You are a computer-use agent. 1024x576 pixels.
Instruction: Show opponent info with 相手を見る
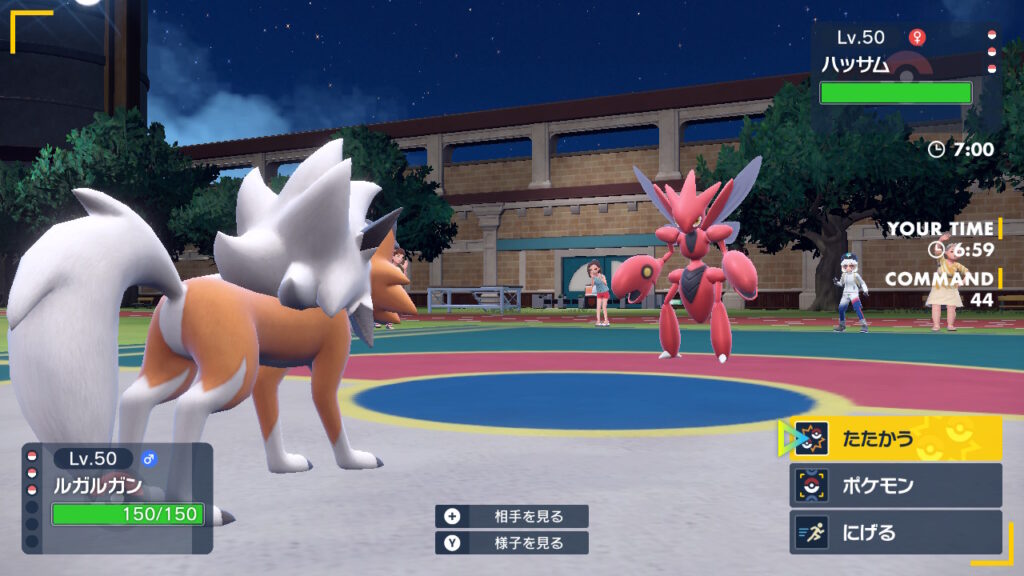[512, 516]
